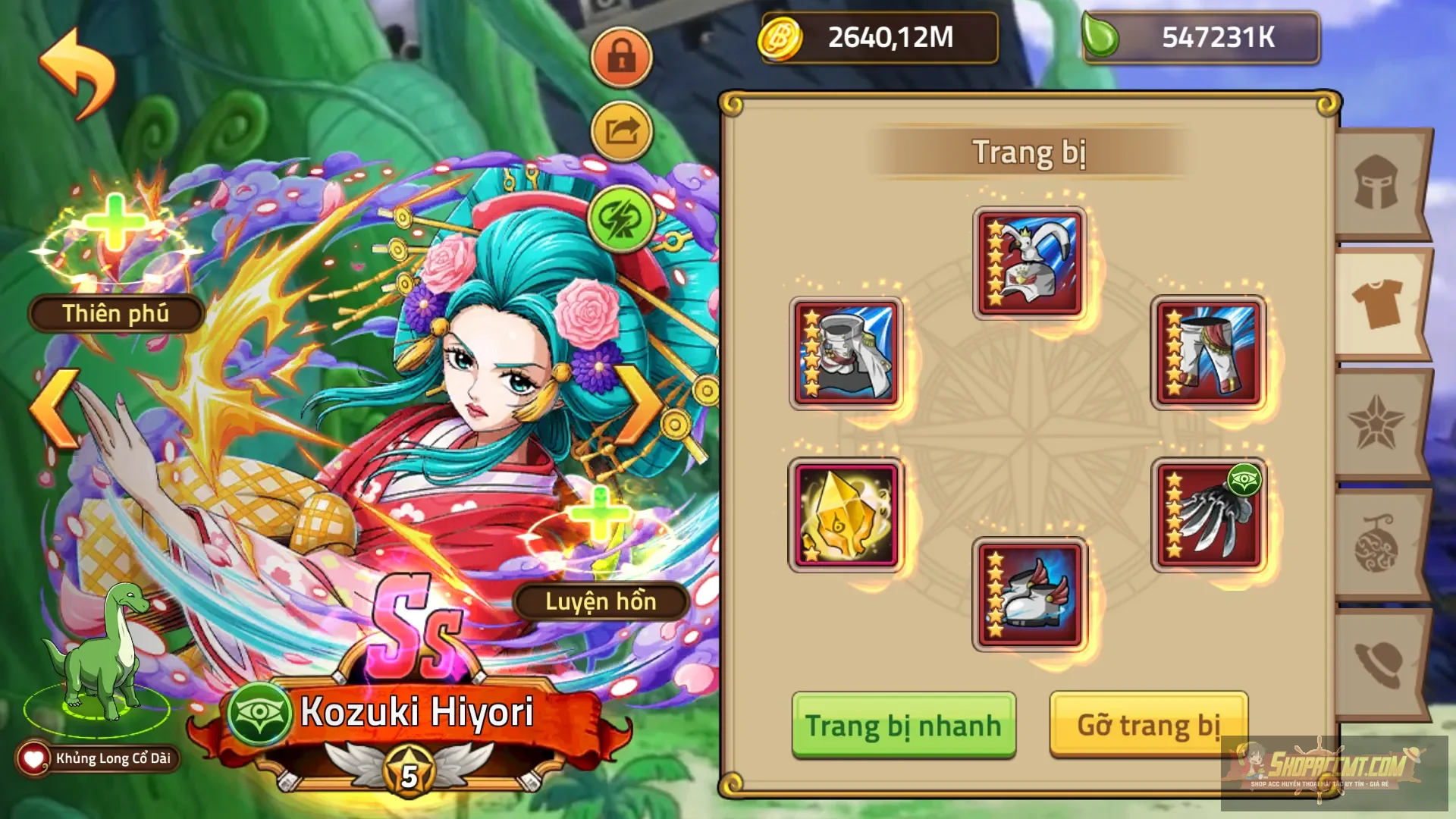Select the lock icon above the character

click(x=622, y=57)
